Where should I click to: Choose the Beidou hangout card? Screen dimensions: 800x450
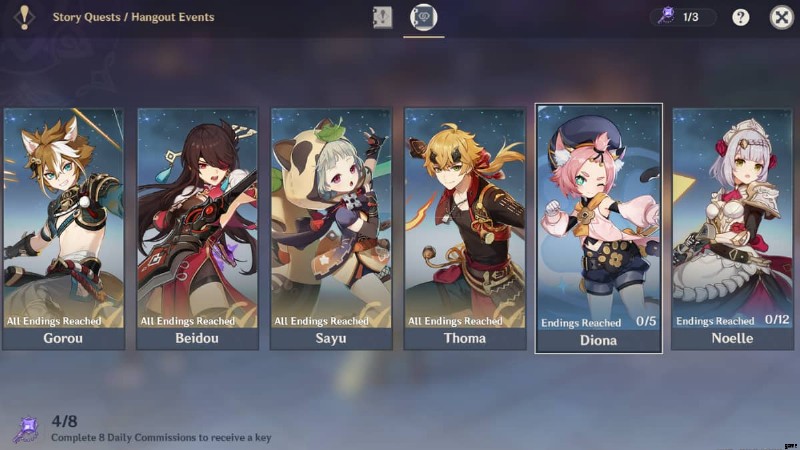tap(197, 228)
